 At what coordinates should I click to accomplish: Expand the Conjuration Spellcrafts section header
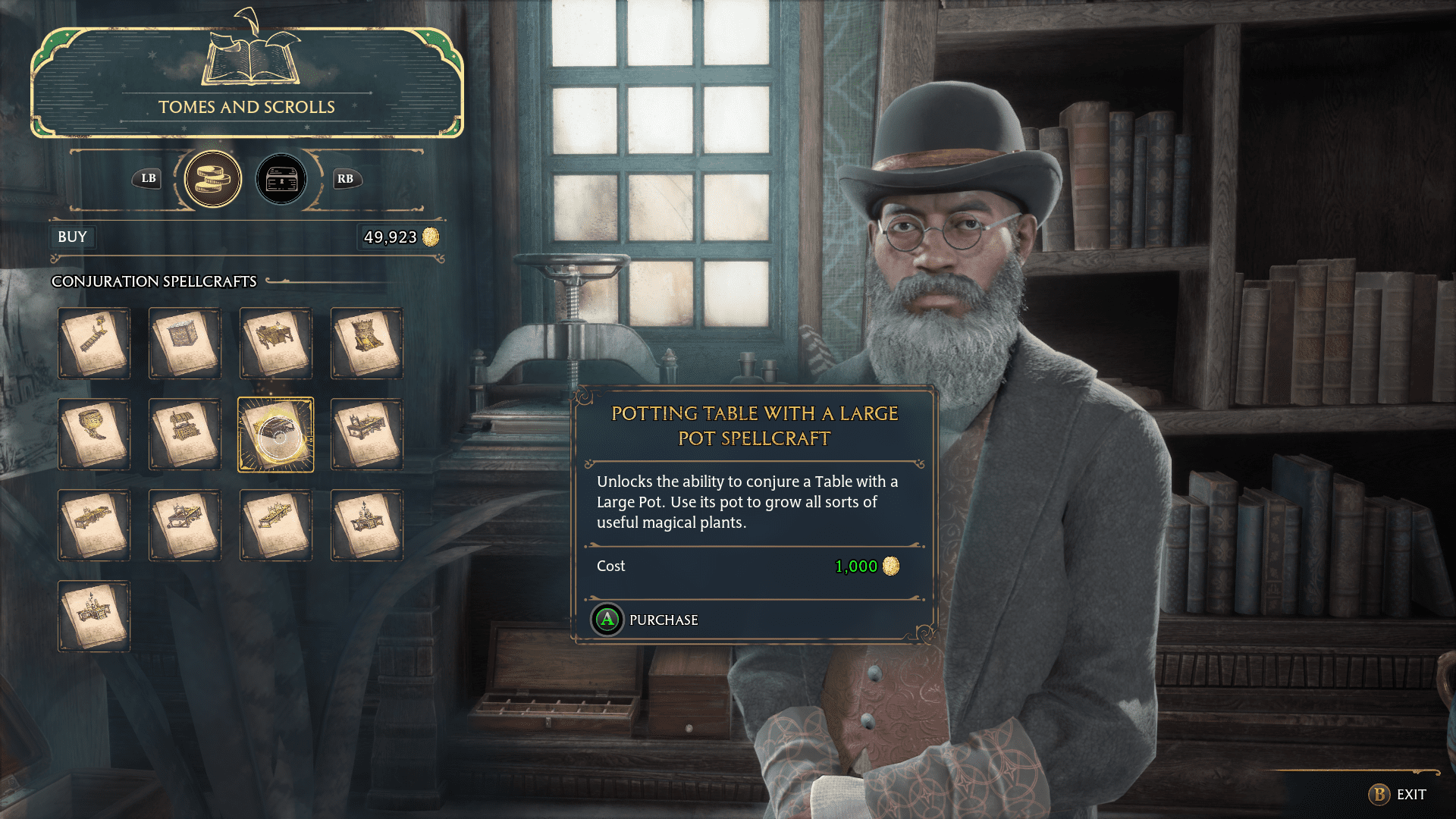(x=154, y=281)
